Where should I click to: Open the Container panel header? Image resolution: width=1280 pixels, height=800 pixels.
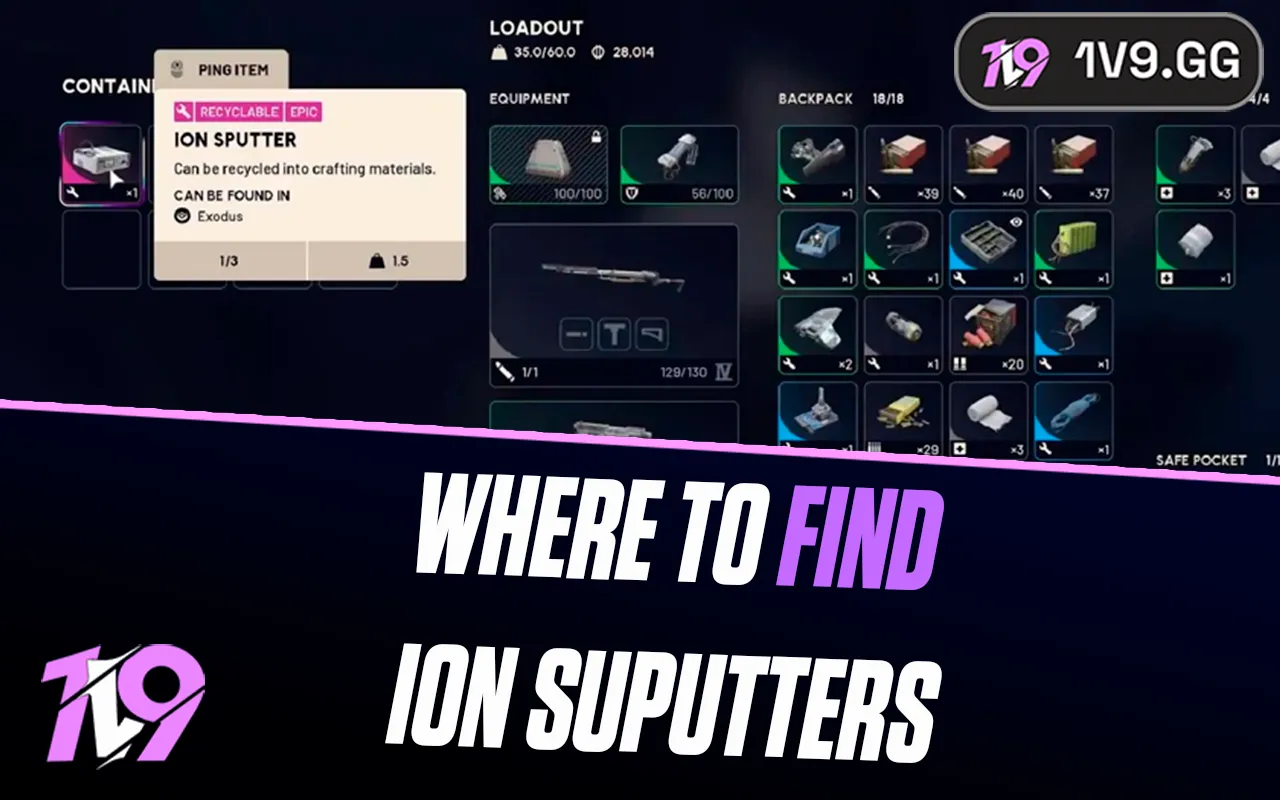(105, 88)
